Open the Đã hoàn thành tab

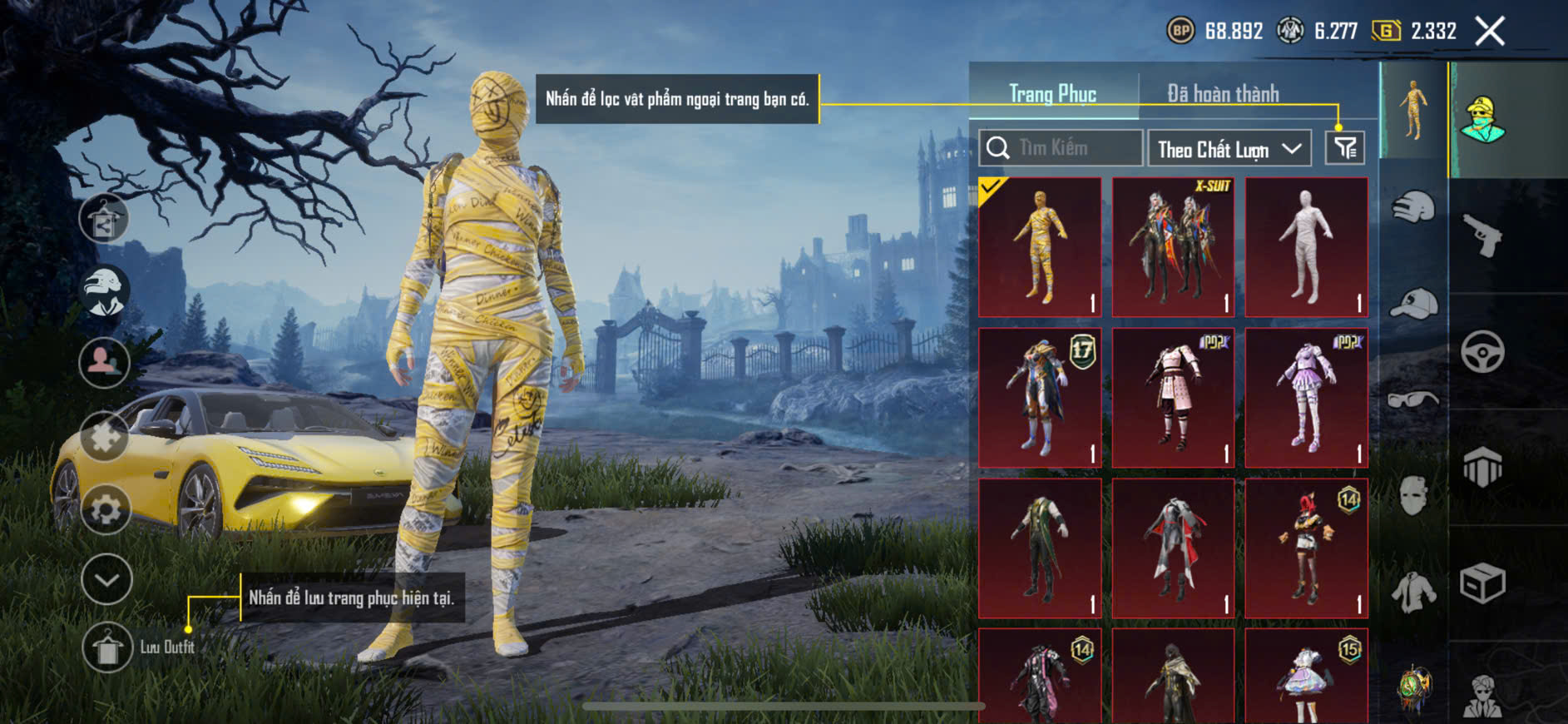coord(1223,94)
